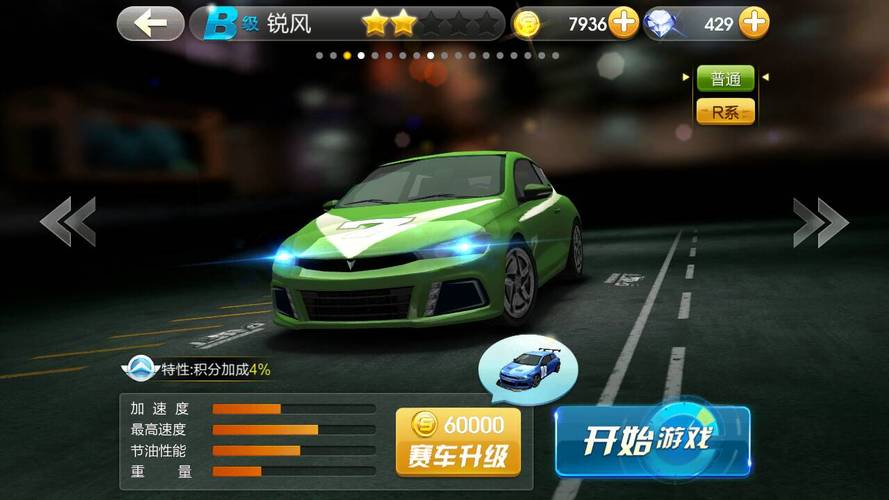The width and height of the screenshot is (889, 500).
Task: Start the game with 开始游戏
Action: [652, 441]
